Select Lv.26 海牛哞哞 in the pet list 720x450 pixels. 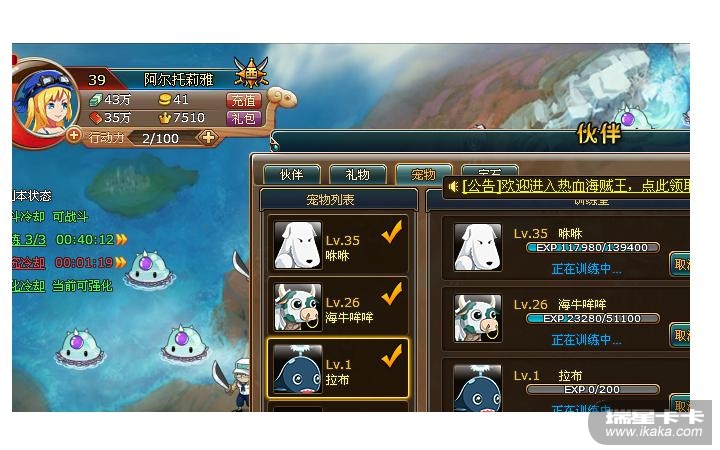(340, 307)
